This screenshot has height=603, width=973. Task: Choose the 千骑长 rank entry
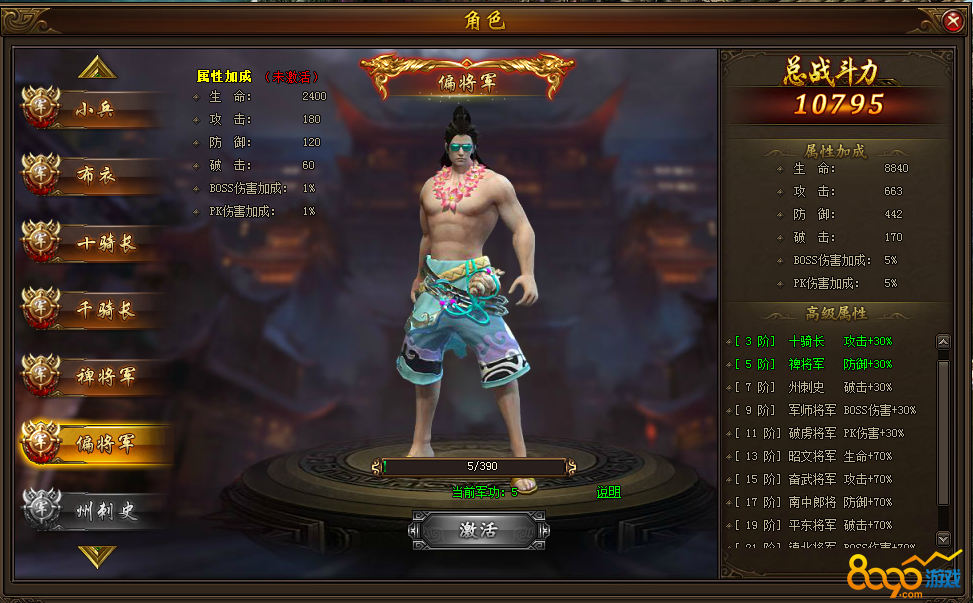point(95,309)
